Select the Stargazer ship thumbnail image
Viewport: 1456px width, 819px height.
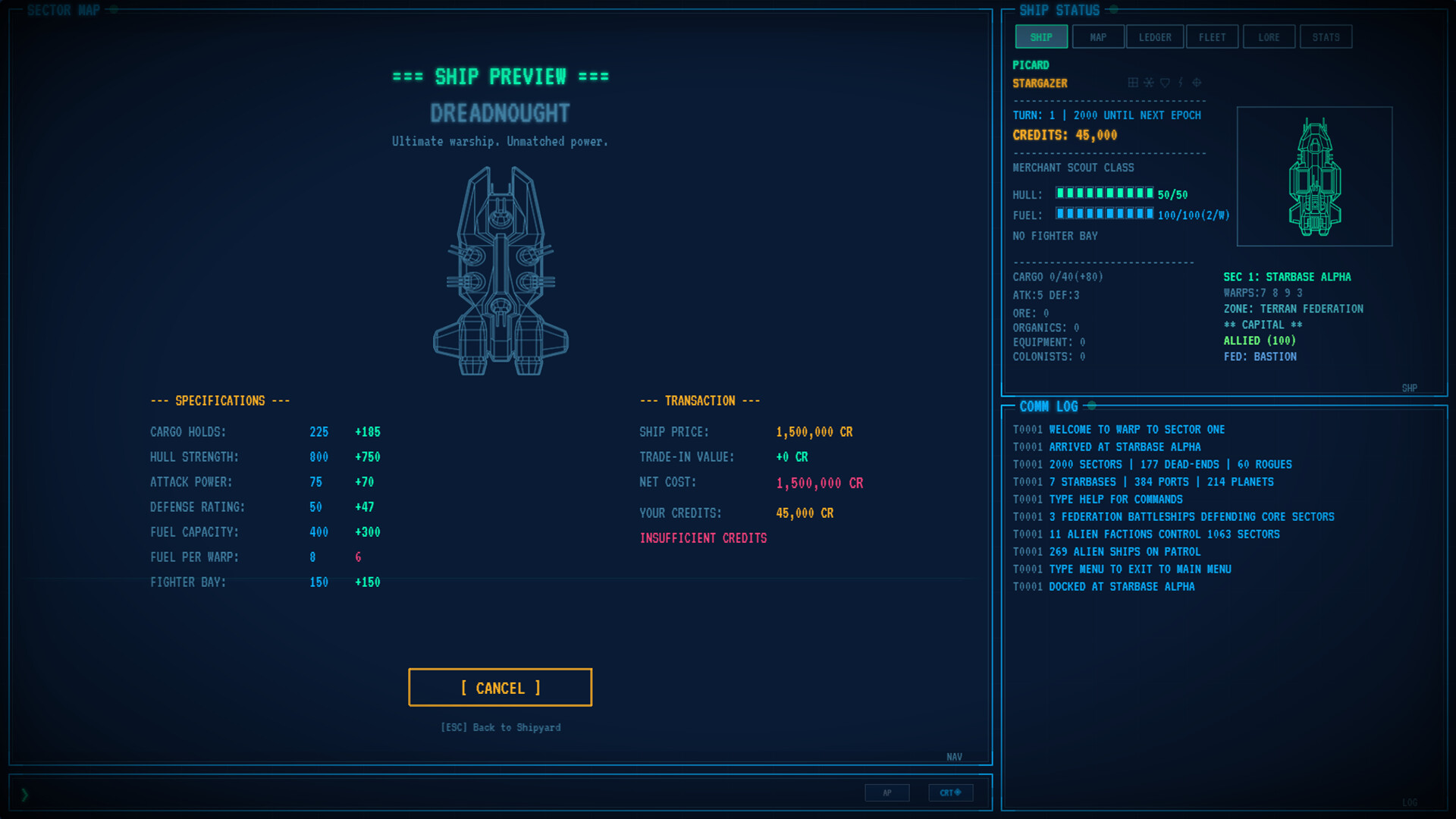[1314, 176]
